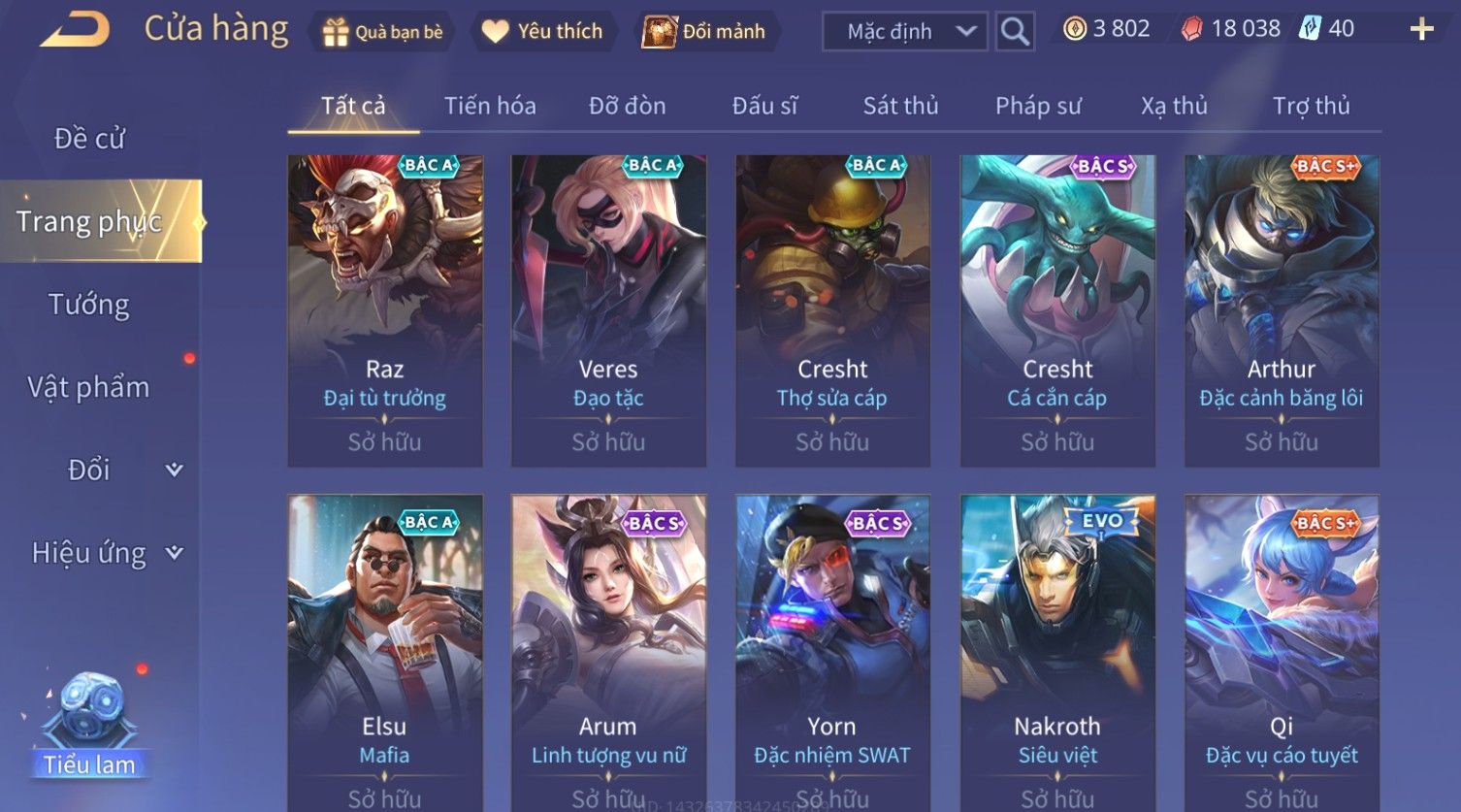
Task: Show the Sát thủ skins tab
Action: 900,106
